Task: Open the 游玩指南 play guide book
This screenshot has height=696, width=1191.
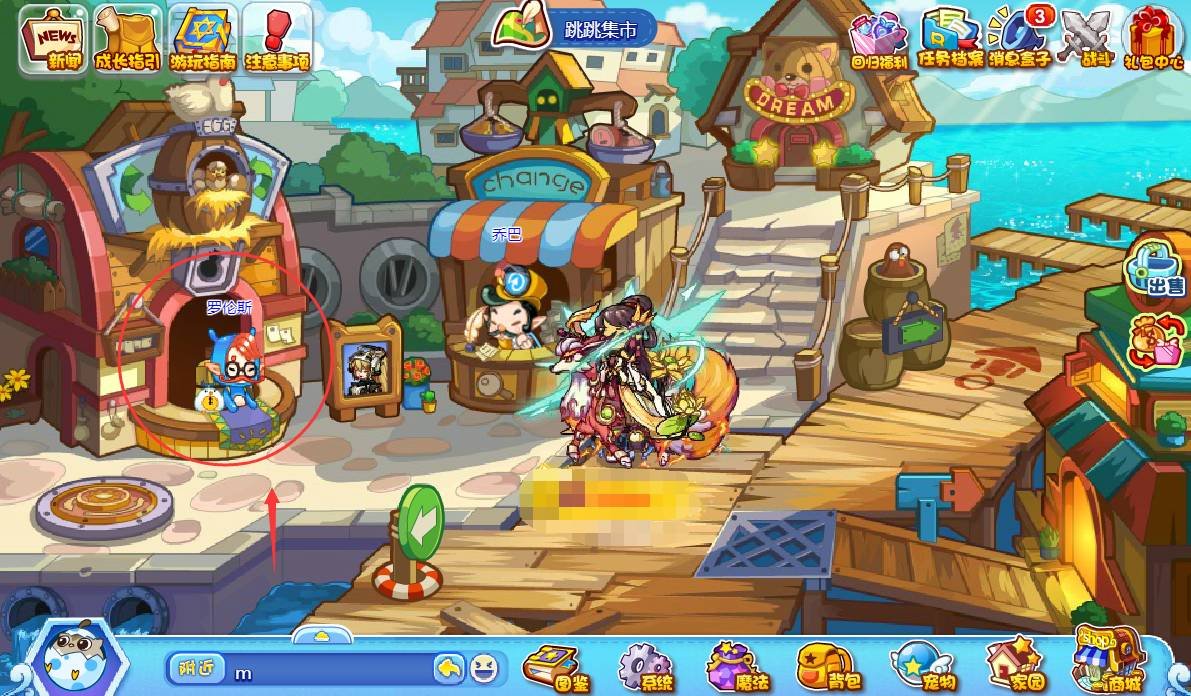Action: click(202, 40)
